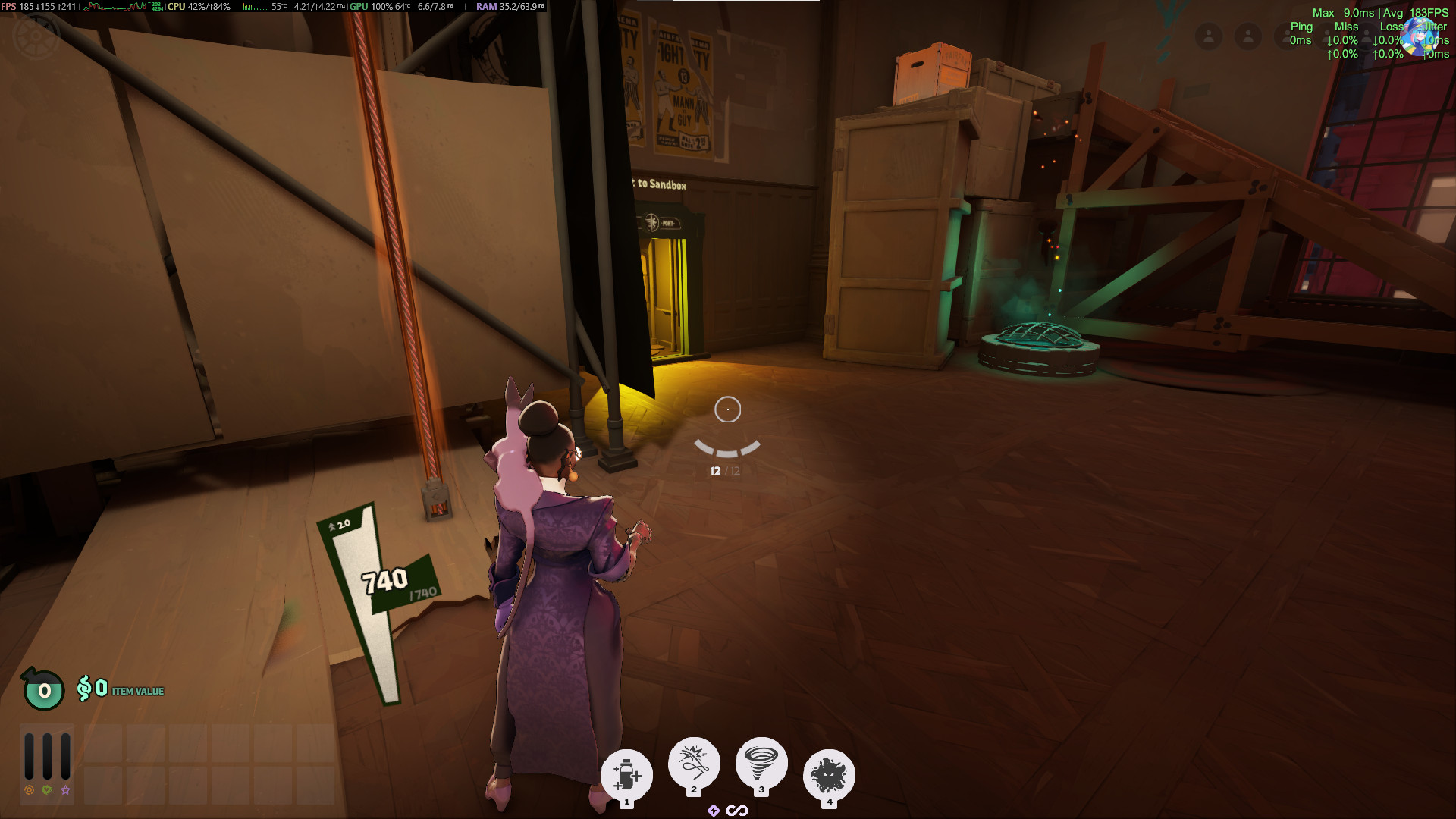The image size is (1456, 819).
Task: Trigger the dark ink blot ultimate
Action: tap(829, 775)
